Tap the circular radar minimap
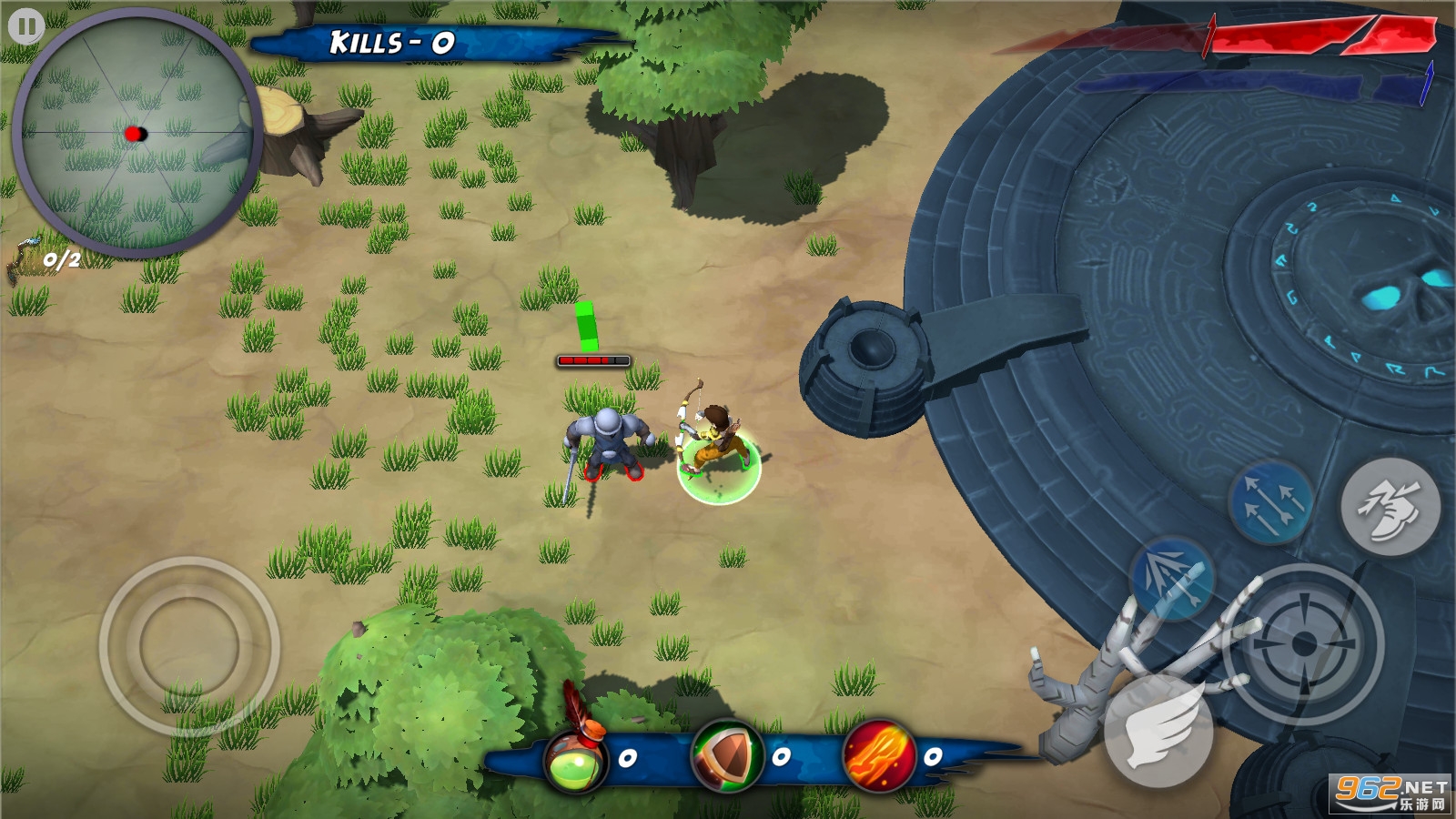1456x819 pixels. 136,134
